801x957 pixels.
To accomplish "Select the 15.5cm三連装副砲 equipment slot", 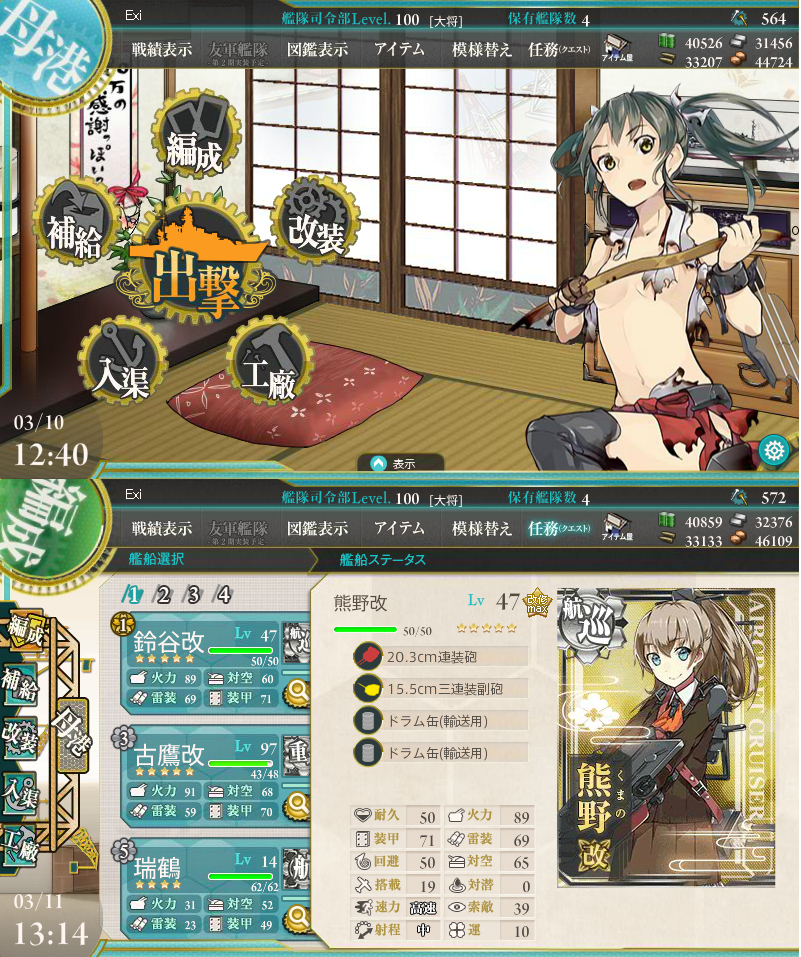I will 440,689.
